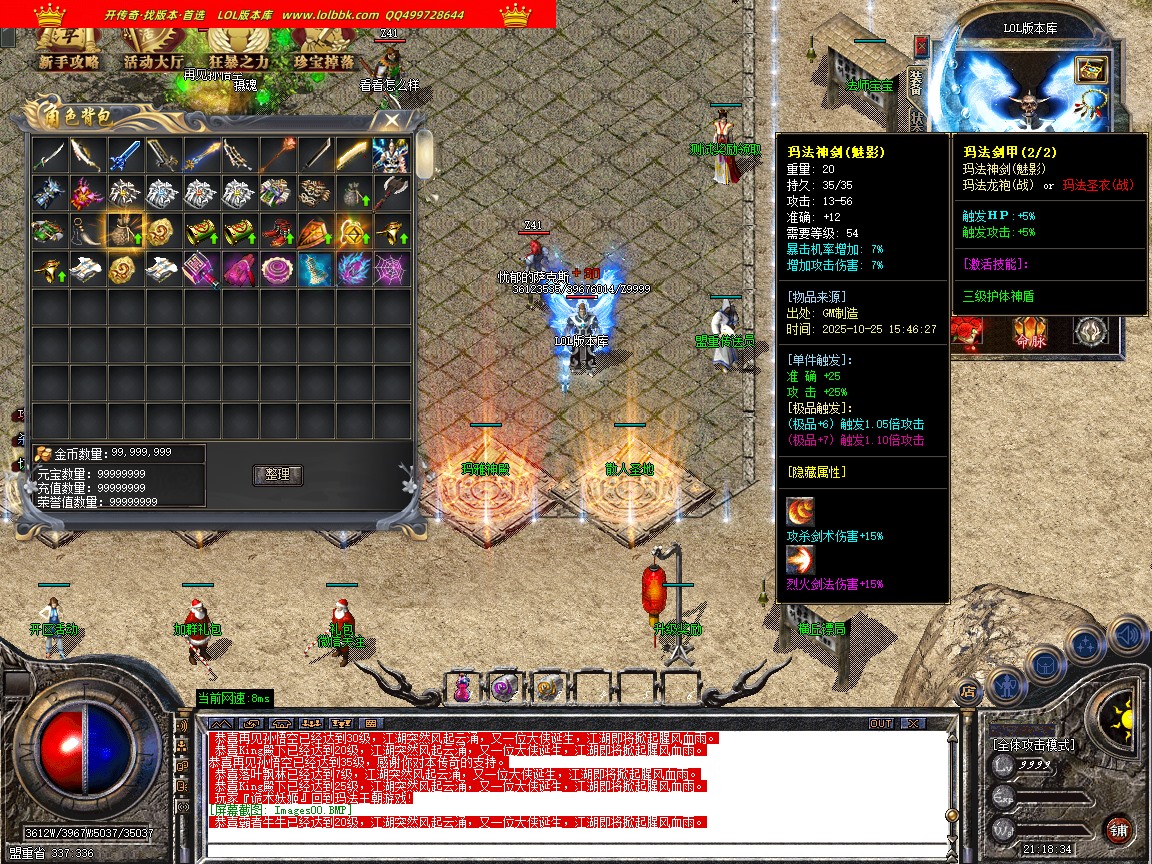Select the highlighted pouch item in the backpack

coord(126,231)
